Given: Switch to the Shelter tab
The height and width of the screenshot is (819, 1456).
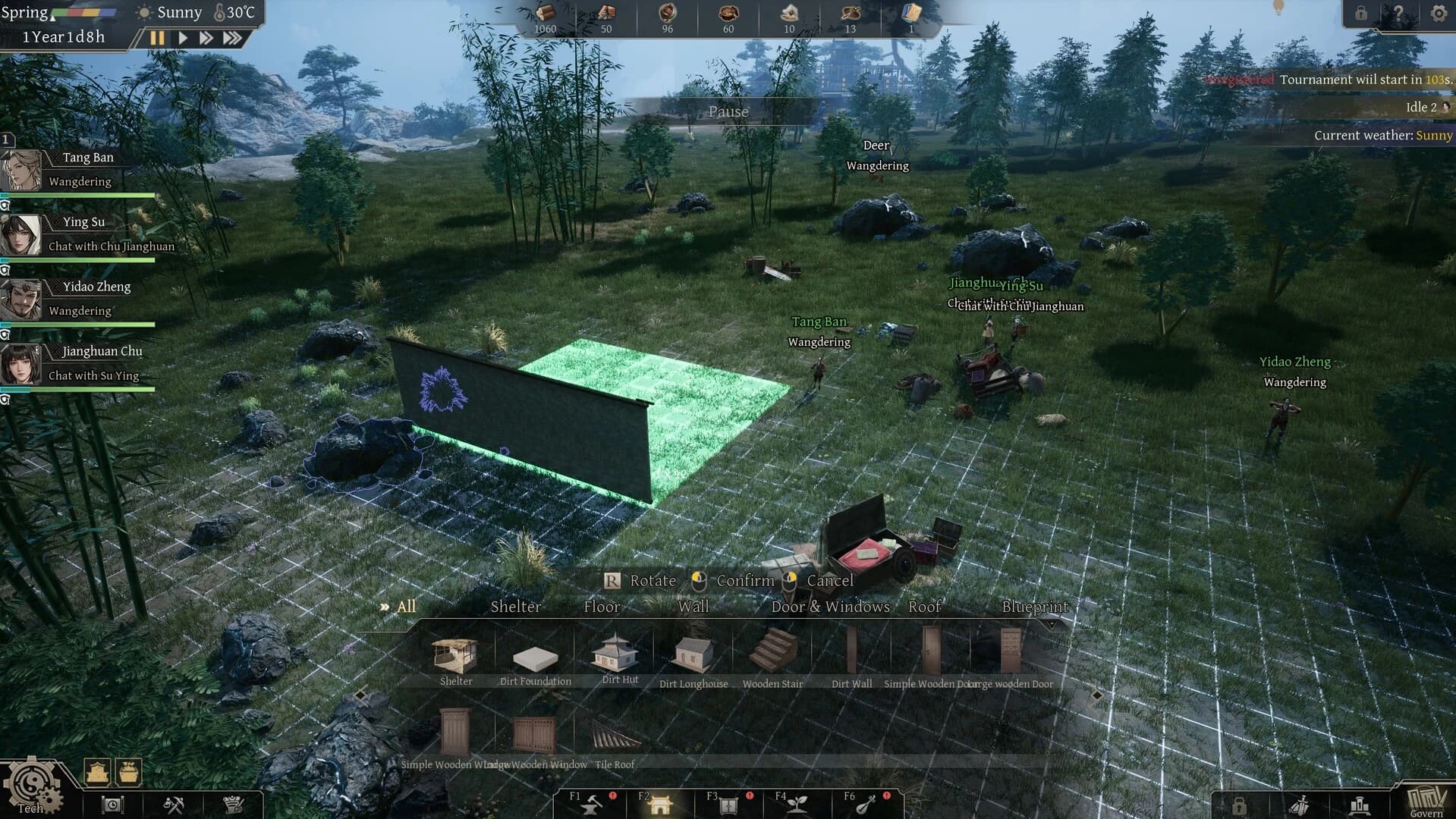Looking at the screenshot, I should point(516,607).
